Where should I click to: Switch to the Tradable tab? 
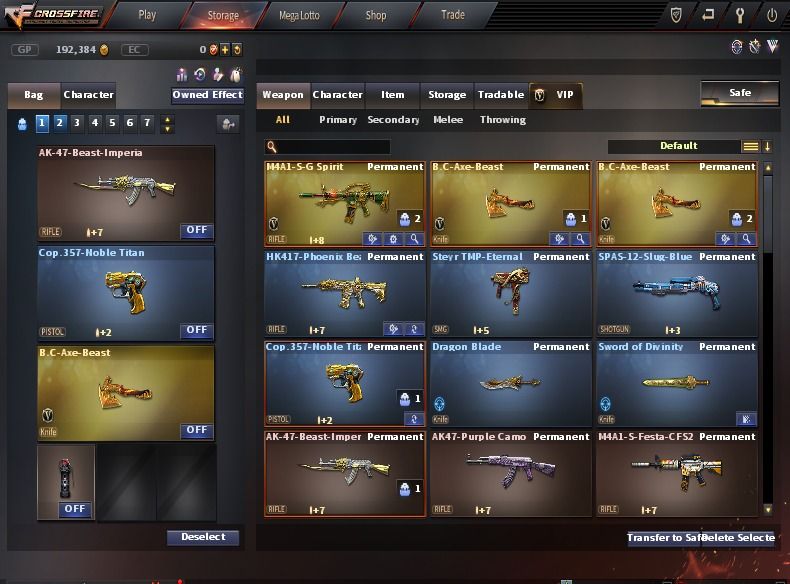501,95
